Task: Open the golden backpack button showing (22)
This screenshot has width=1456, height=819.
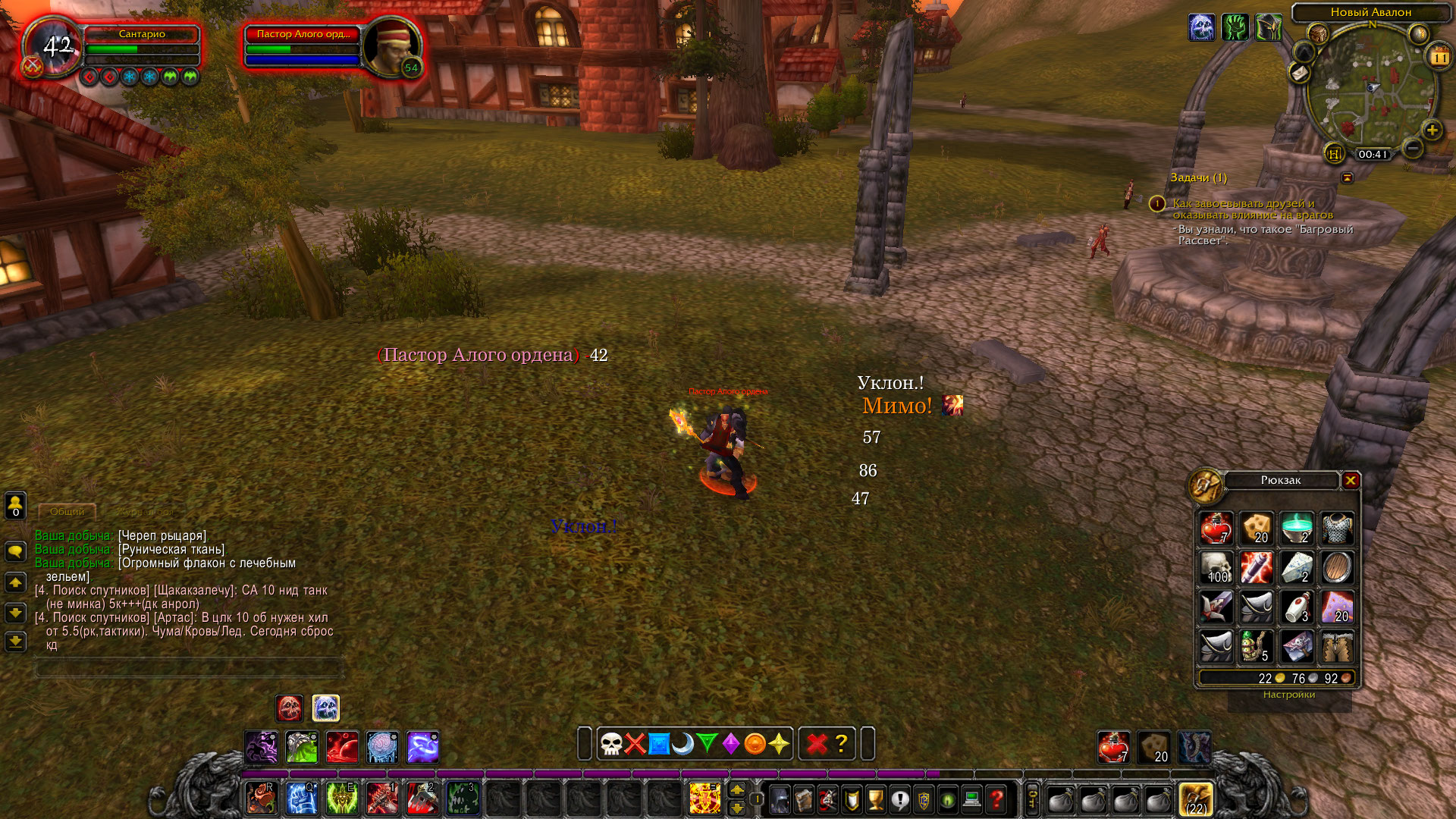Action: (x=1196, y=799)
